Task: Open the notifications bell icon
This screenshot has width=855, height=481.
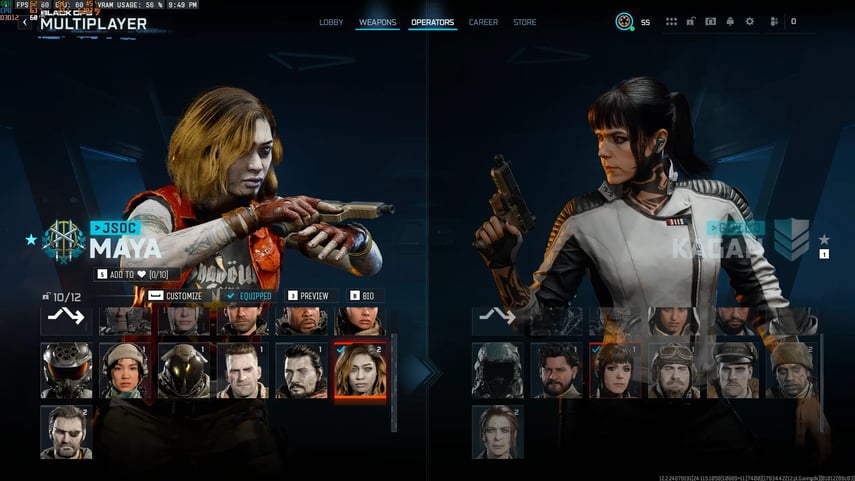Action: (730, 21)
